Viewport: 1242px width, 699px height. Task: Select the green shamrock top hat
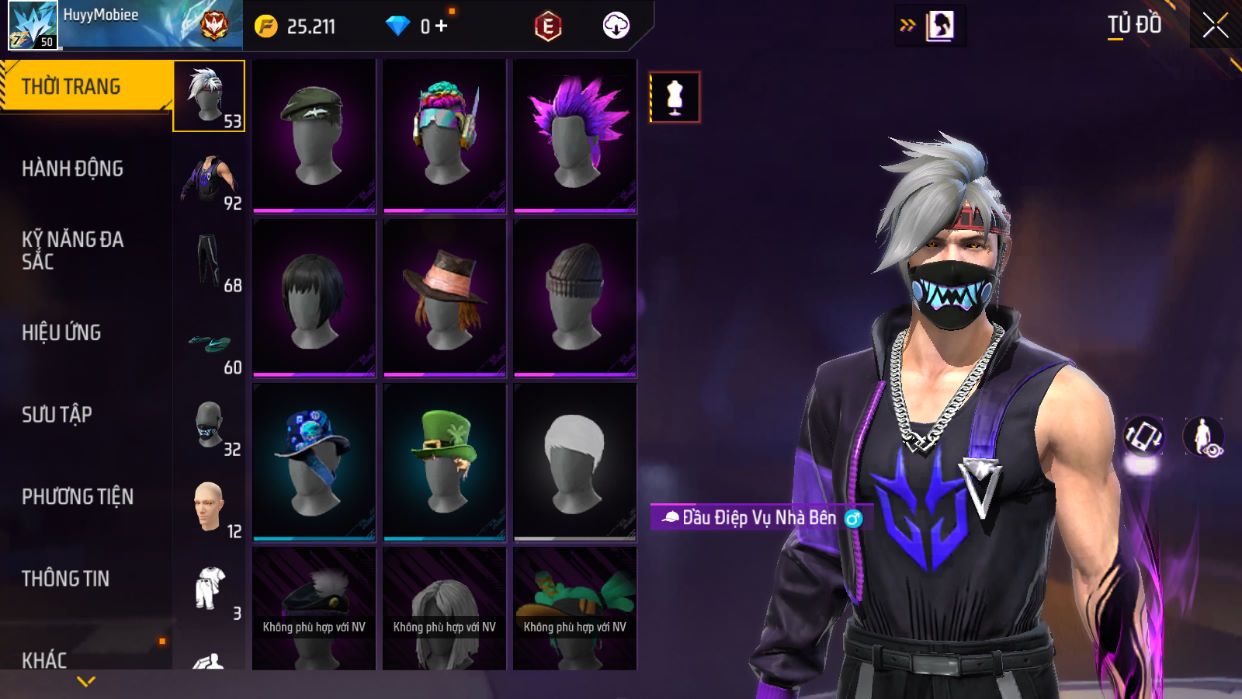(x=444, y=461)
